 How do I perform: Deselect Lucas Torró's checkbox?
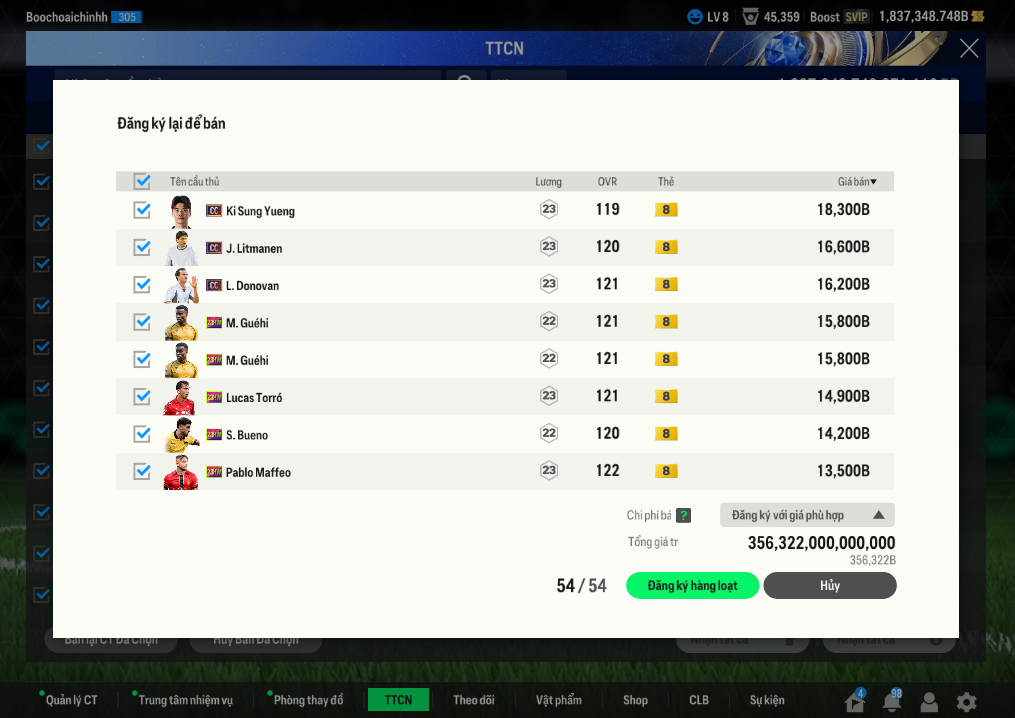coord(142,397)
